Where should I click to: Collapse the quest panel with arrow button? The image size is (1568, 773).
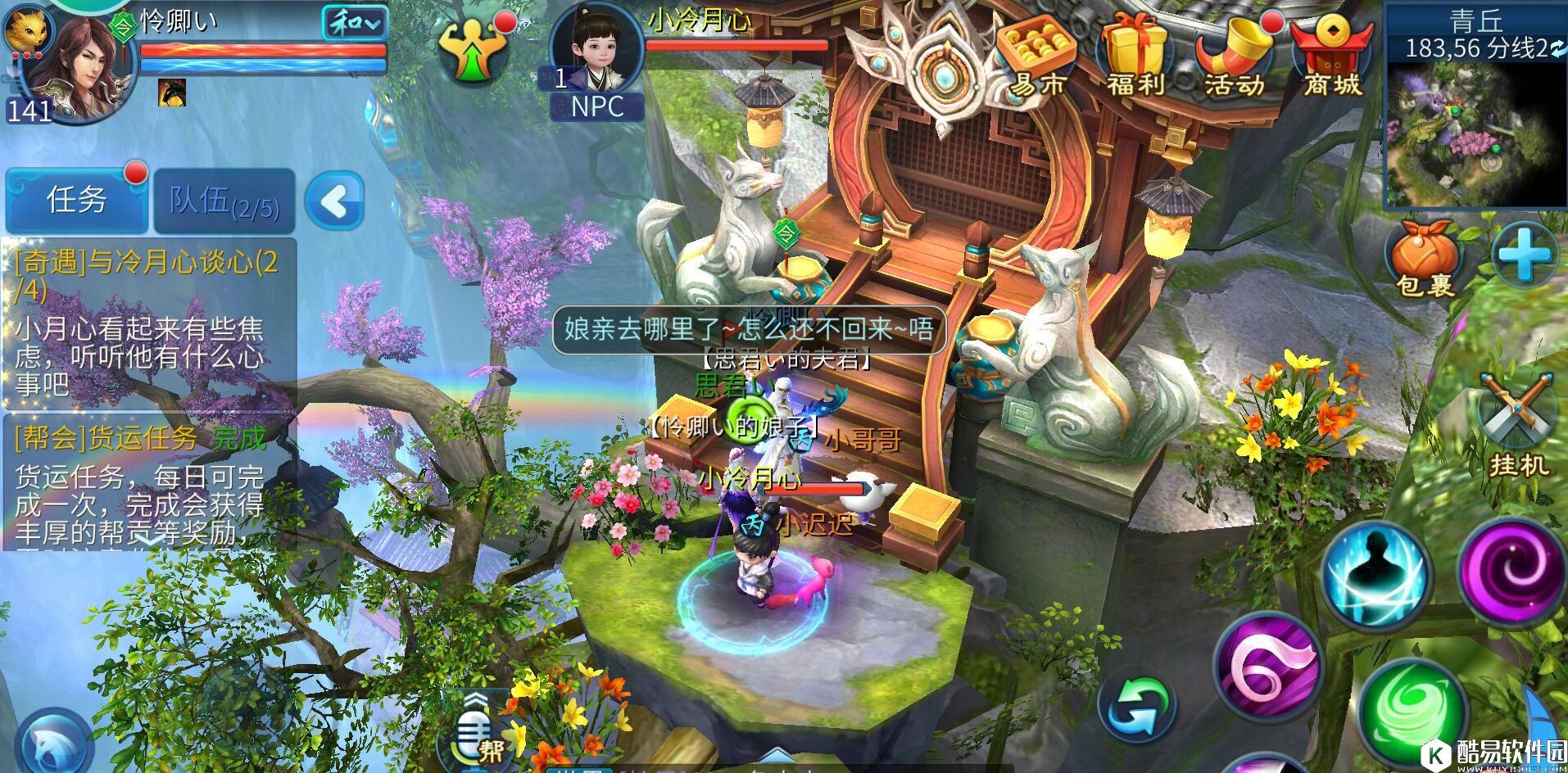pos(334,201)
